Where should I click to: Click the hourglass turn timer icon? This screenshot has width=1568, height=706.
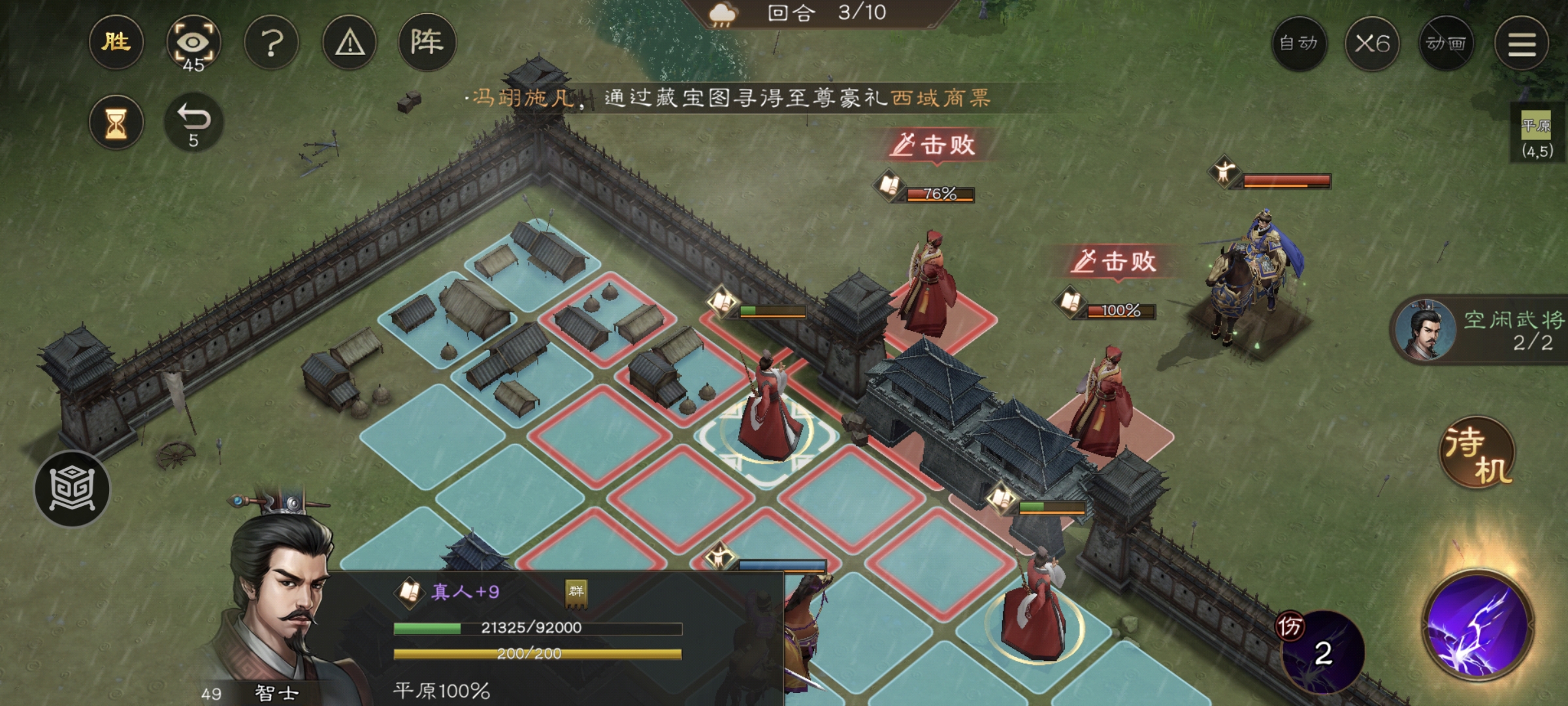click(116, 121)
